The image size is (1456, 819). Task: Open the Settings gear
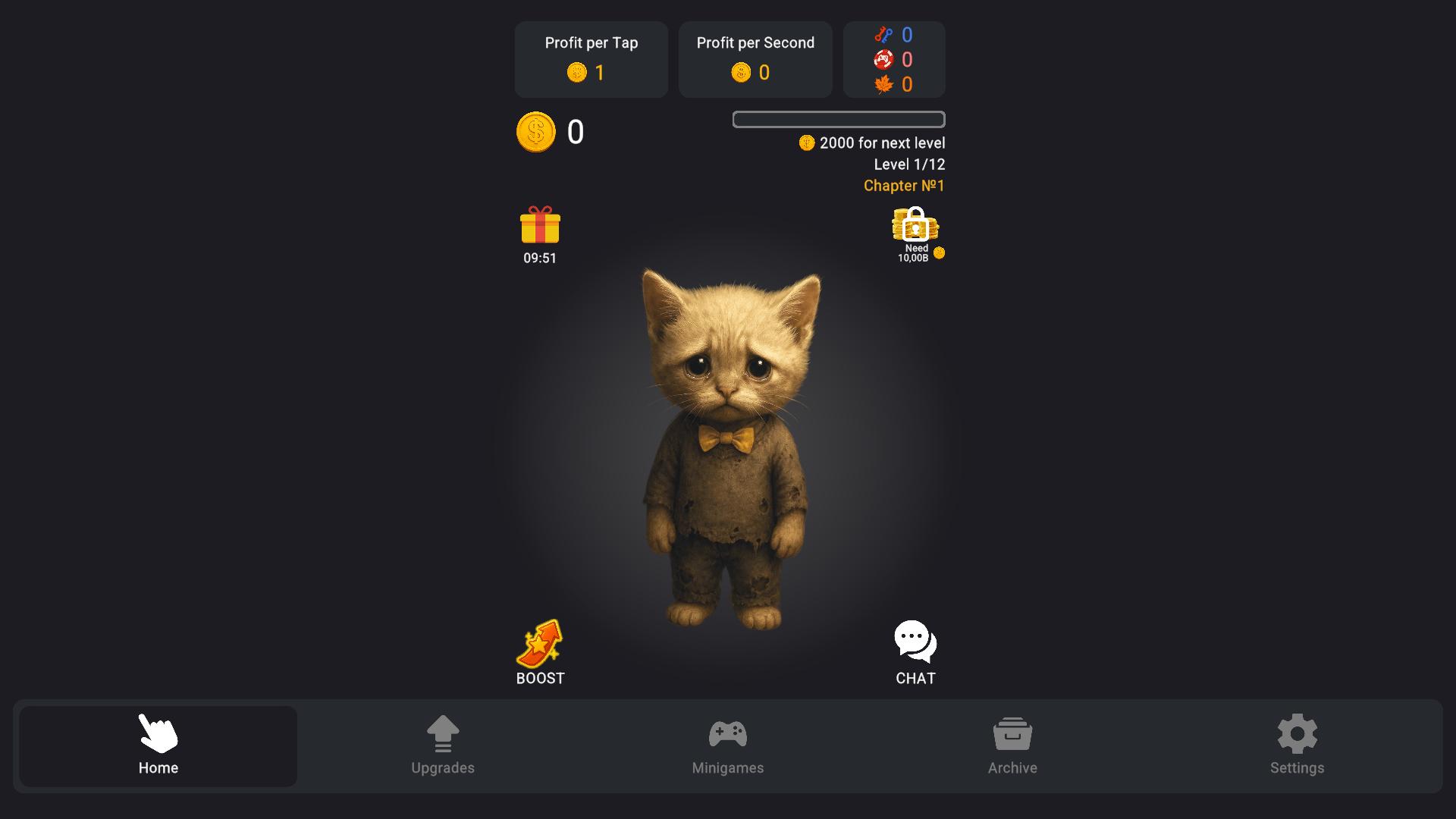pyautogui.click(x=1298, y=746)
